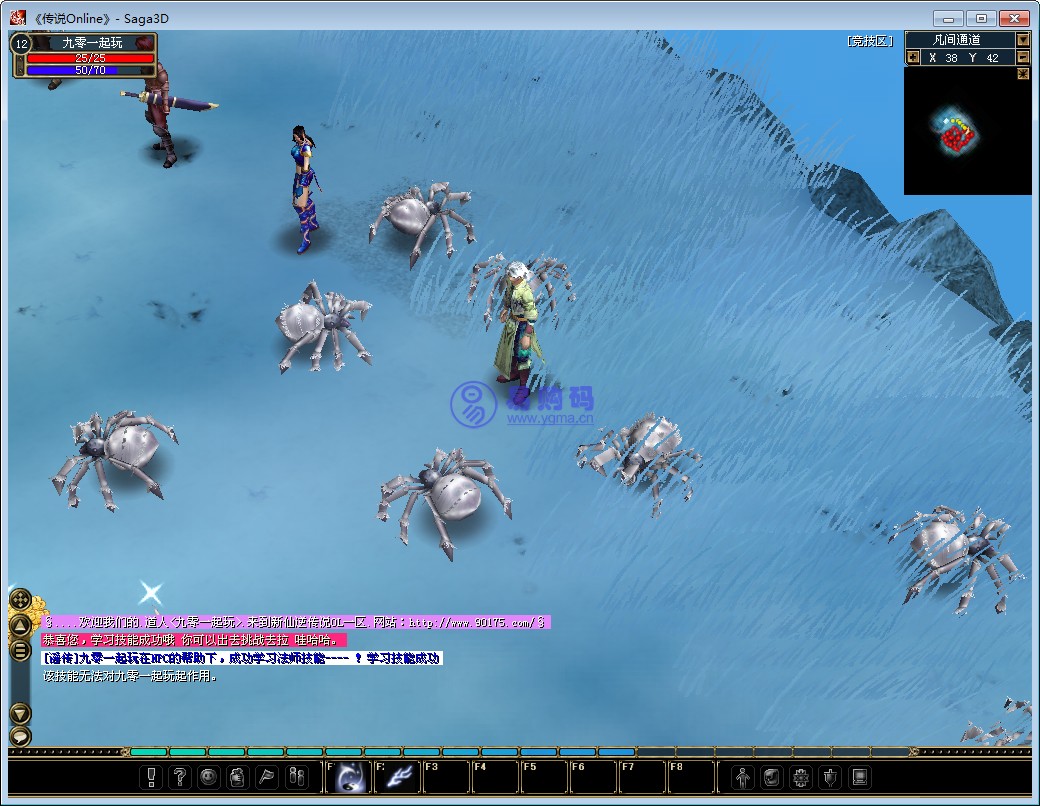Click the computer monitor system icon
Screen dimensions: 1040x806
[x=859, y=777]
